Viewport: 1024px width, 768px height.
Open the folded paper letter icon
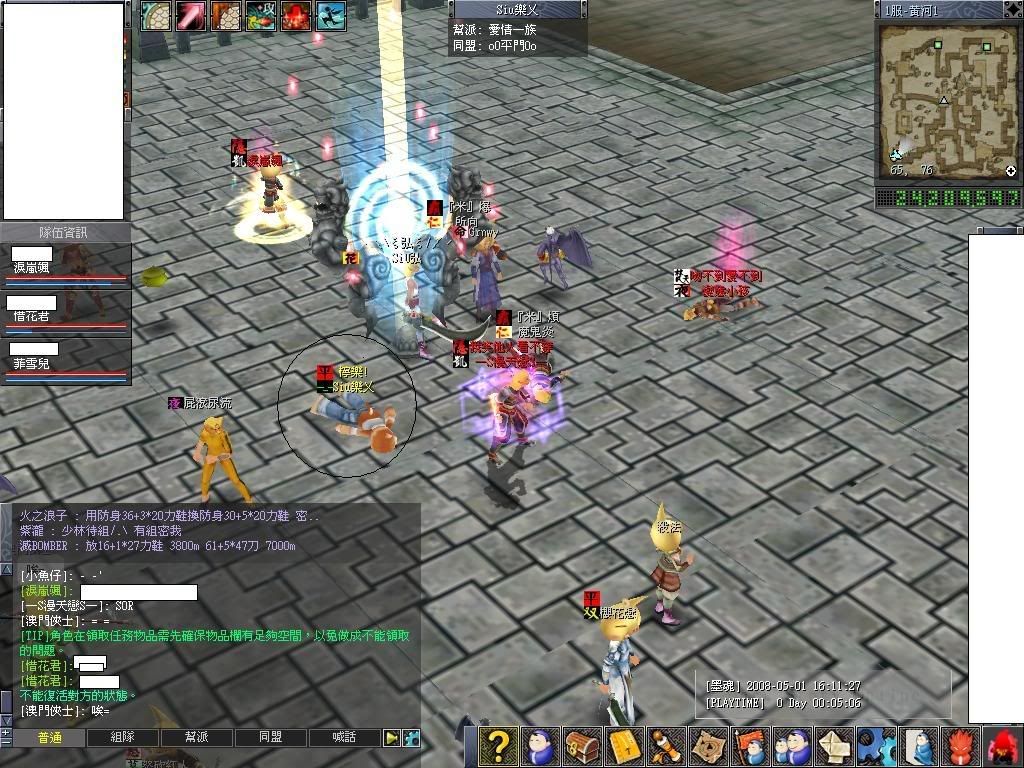834,746
